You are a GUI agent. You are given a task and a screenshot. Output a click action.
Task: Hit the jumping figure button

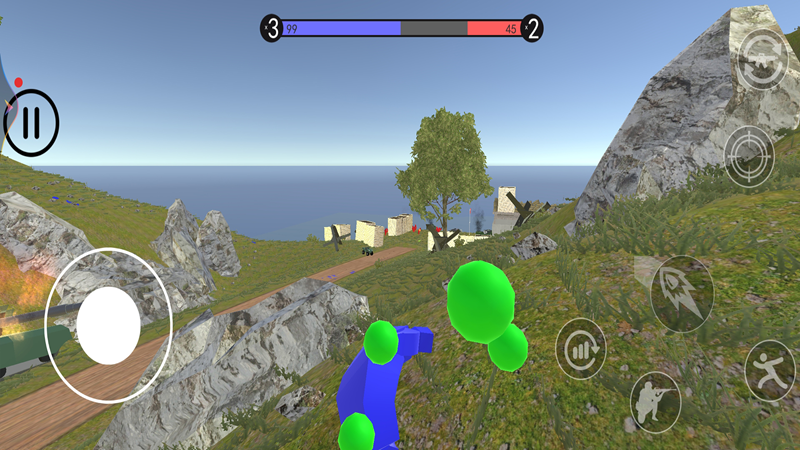click(770, 370)
